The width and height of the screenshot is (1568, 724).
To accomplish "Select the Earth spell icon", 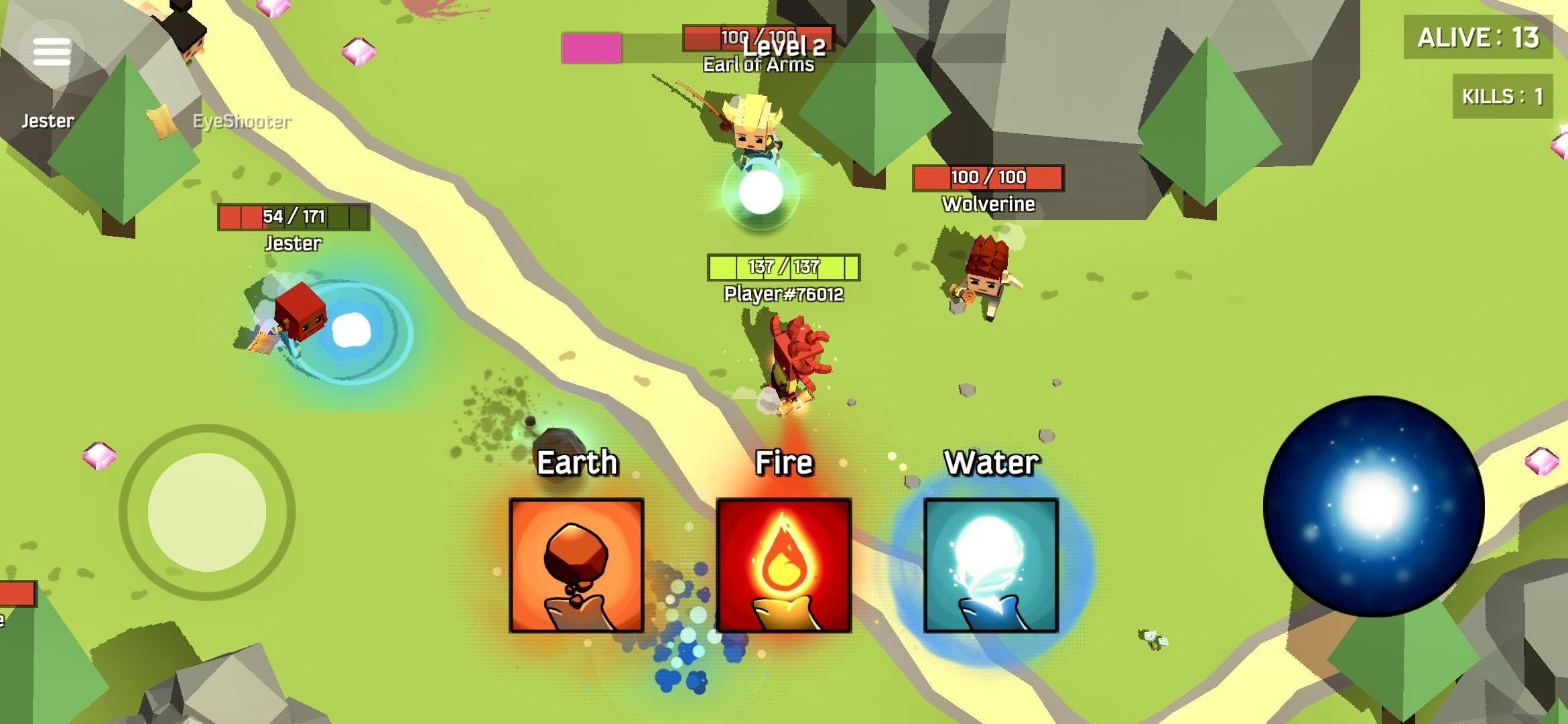I will (578, 565).
